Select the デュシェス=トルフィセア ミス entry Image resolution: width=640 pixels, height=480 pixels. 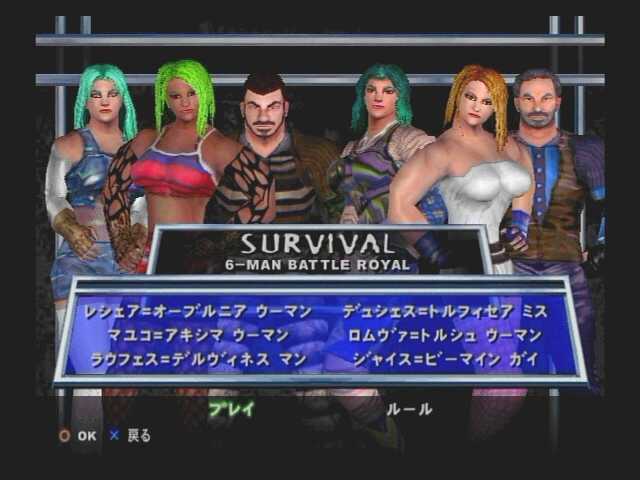coord(444,312)
